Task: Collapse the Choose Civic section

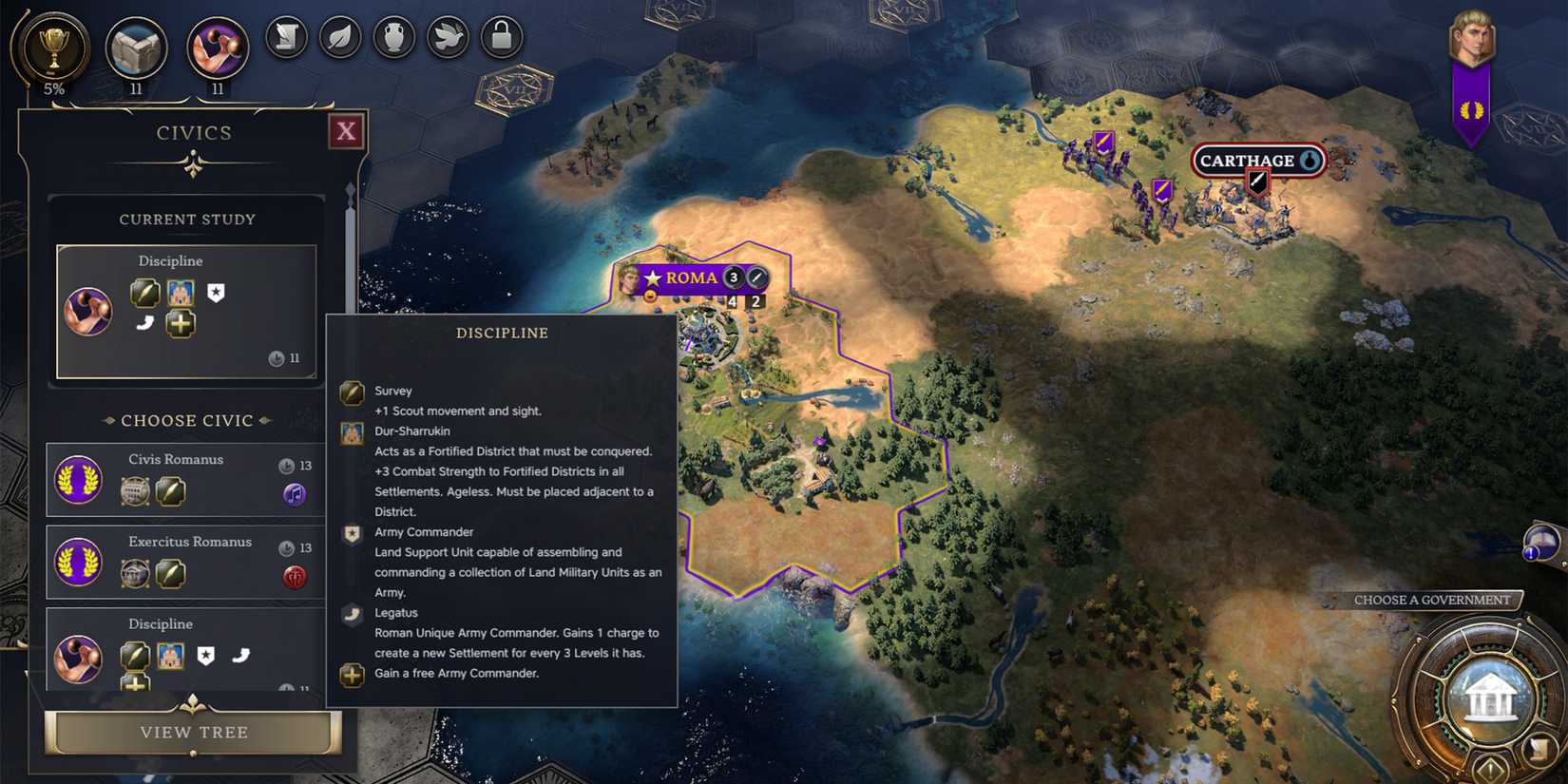Action: coord(186,420)
